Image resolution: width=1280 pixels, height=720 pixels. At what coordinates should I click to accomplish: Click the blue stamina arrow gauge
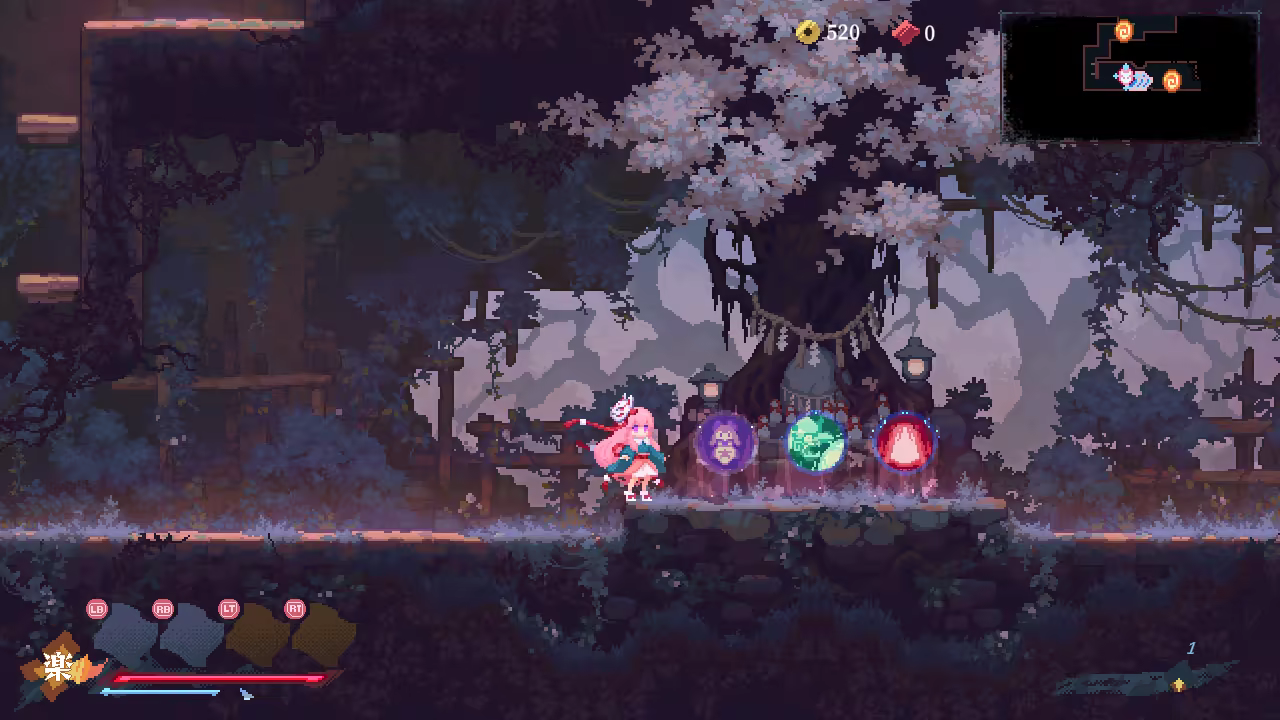pyautogui.click(x=160, y=690)
